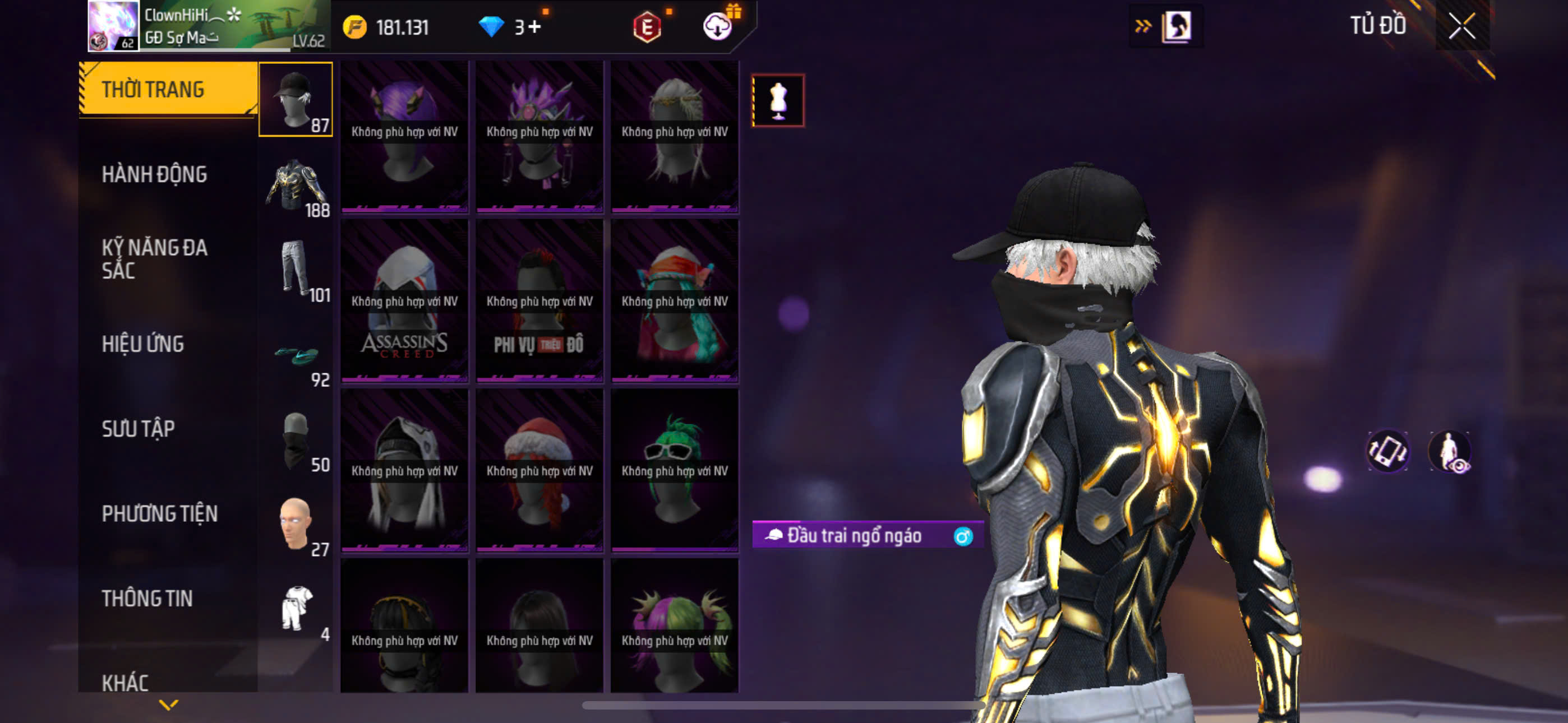This screenshot has width=1568, height=723.
Task: Switch to the Hành Động tab
Action: point(154,175)
